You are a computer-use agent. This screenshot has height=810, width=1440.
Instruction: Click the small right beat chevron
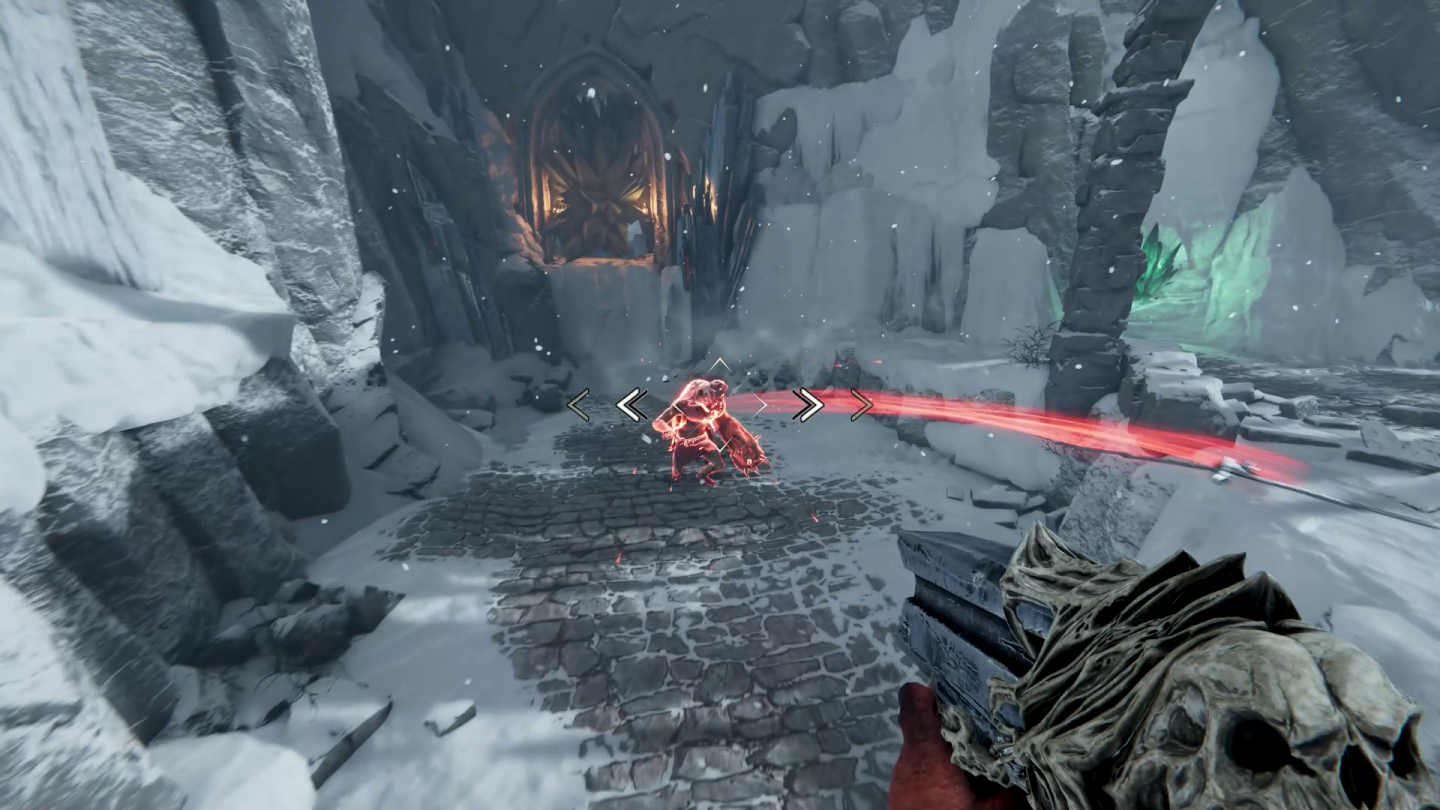(x=860, y=405)
